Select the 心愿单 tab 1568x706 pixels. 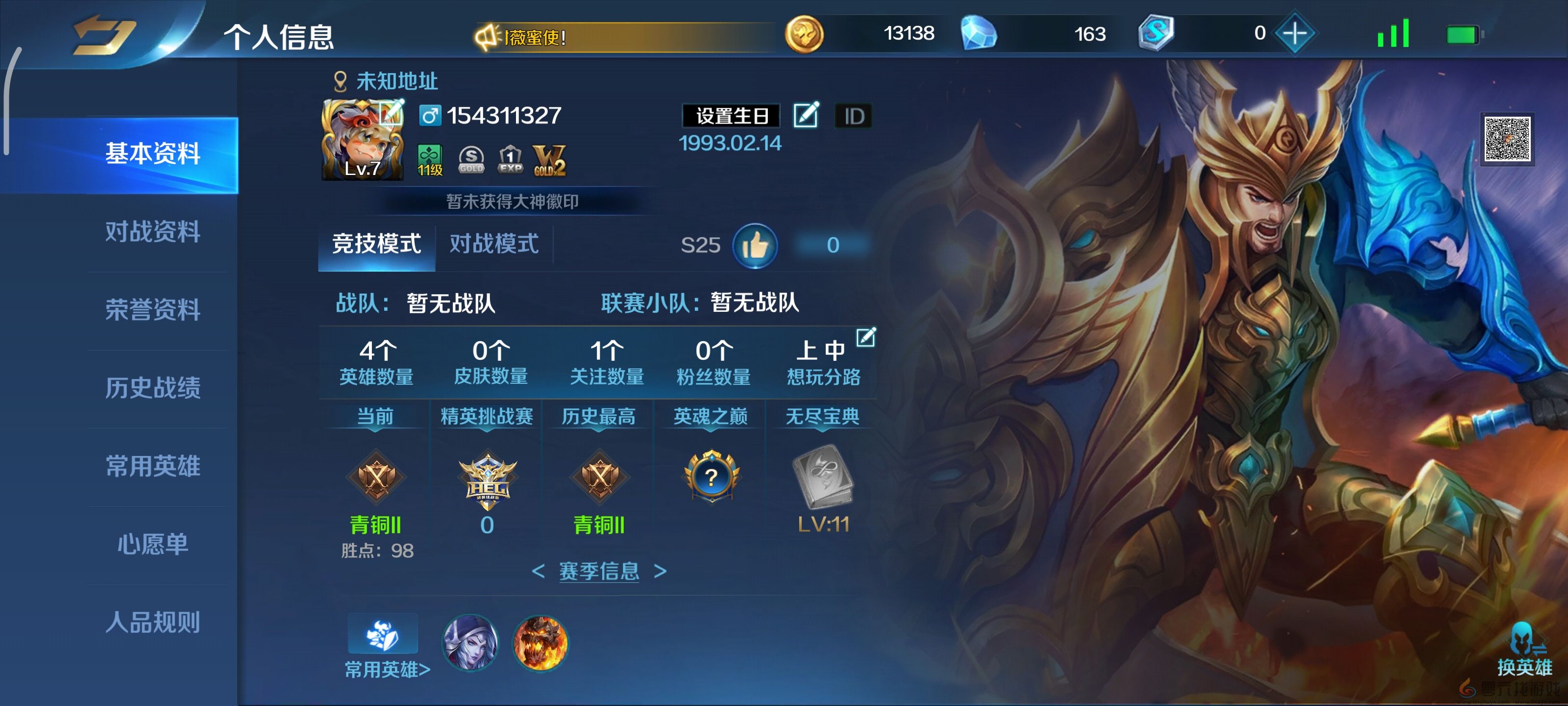[153, 544]
